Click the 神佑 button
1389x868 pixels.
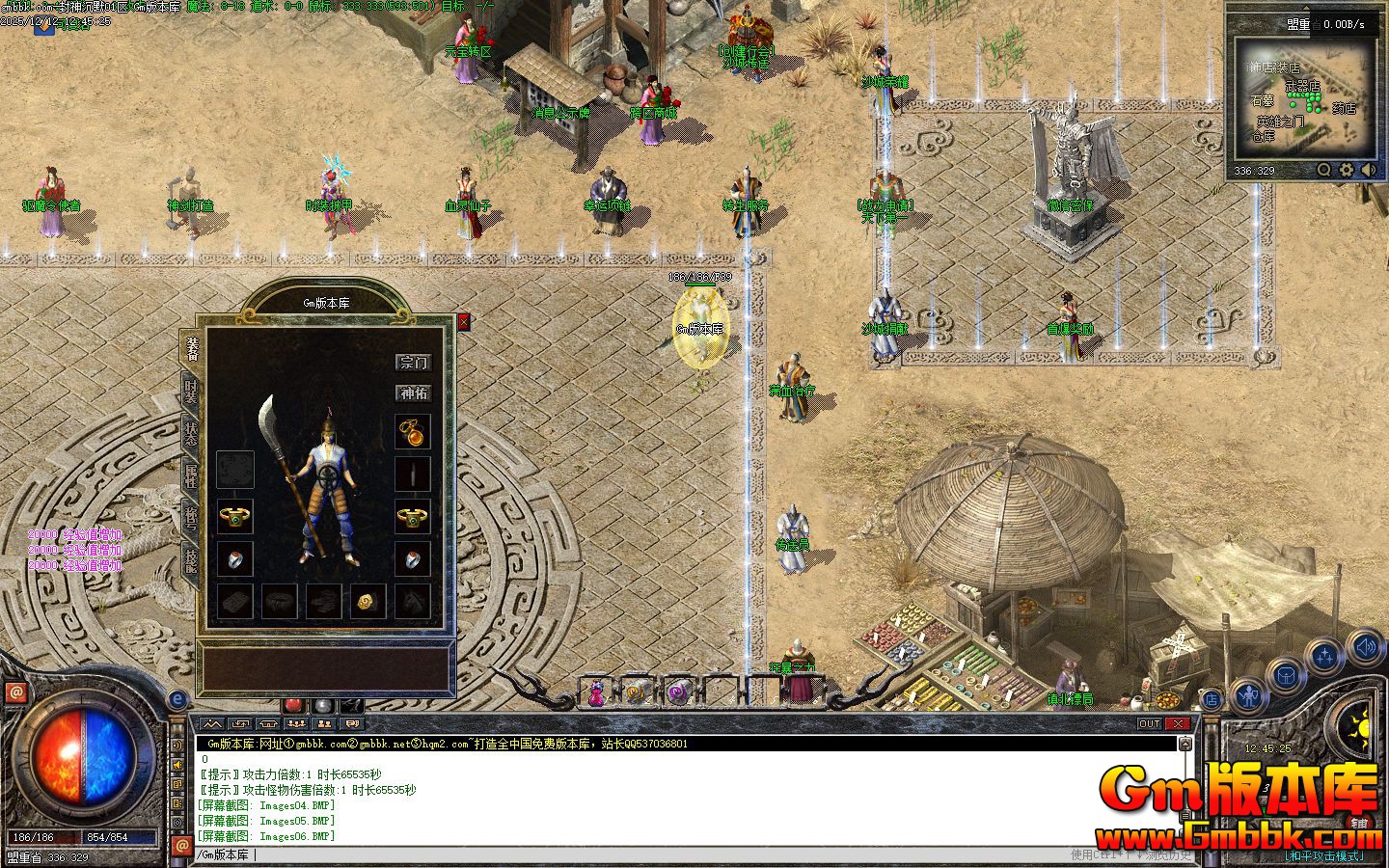click(414, 393)
